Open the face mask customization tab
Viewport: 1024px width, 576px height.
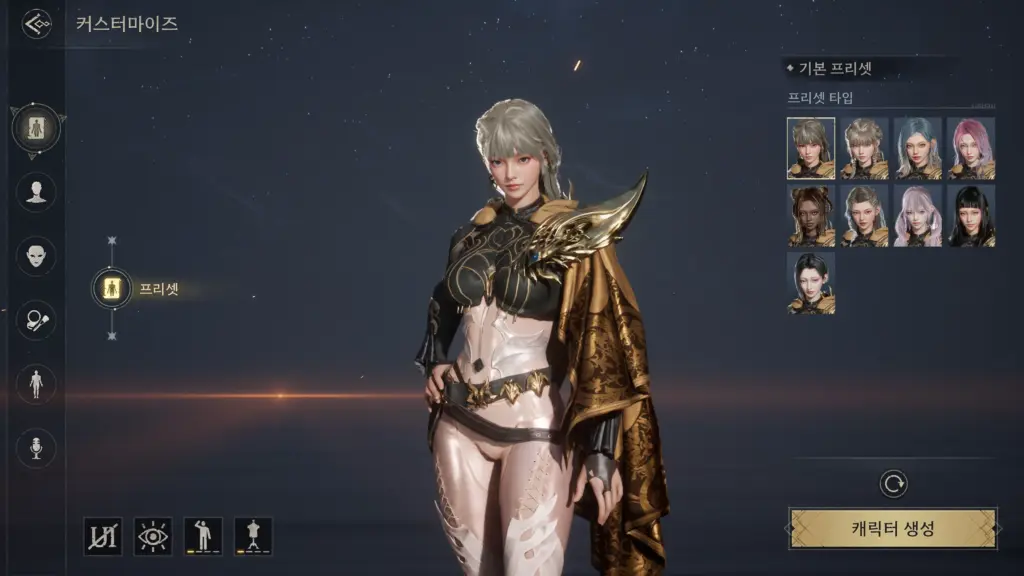36,256
